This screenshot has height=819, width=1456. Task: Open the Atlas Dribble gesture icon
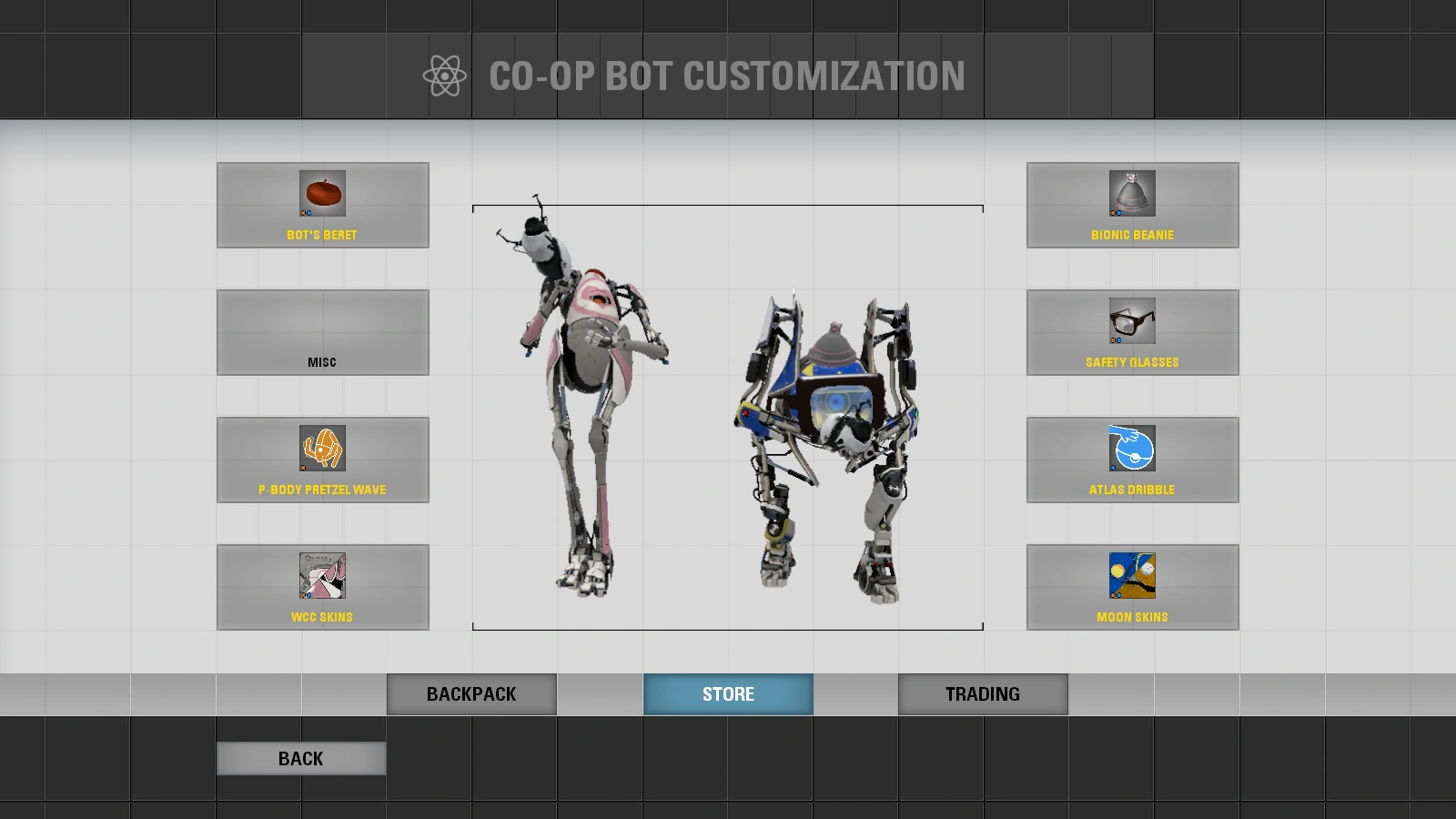1132,448
